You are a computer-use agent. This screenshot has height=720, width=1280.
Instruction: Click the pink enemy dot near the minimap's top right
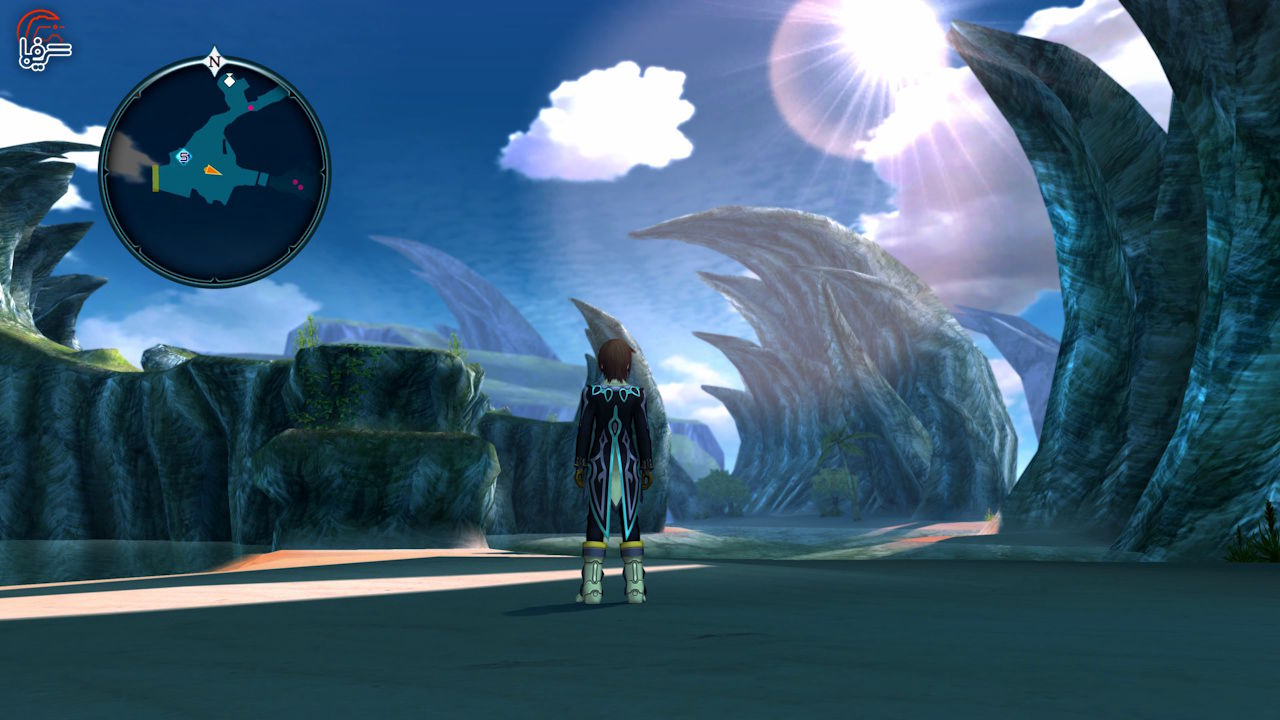click(x=251, y=108)
